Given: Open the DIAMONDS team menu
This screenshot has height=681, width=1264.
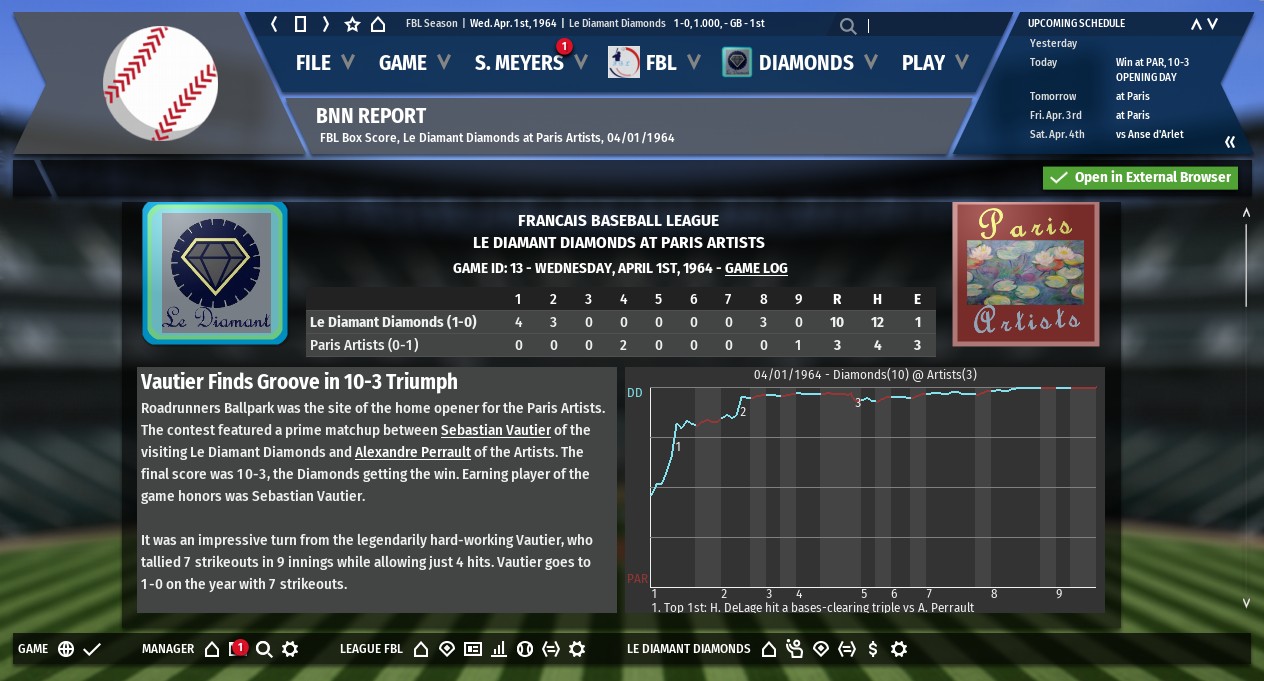Looking at the screenshot, I should (x=804, y=63).
